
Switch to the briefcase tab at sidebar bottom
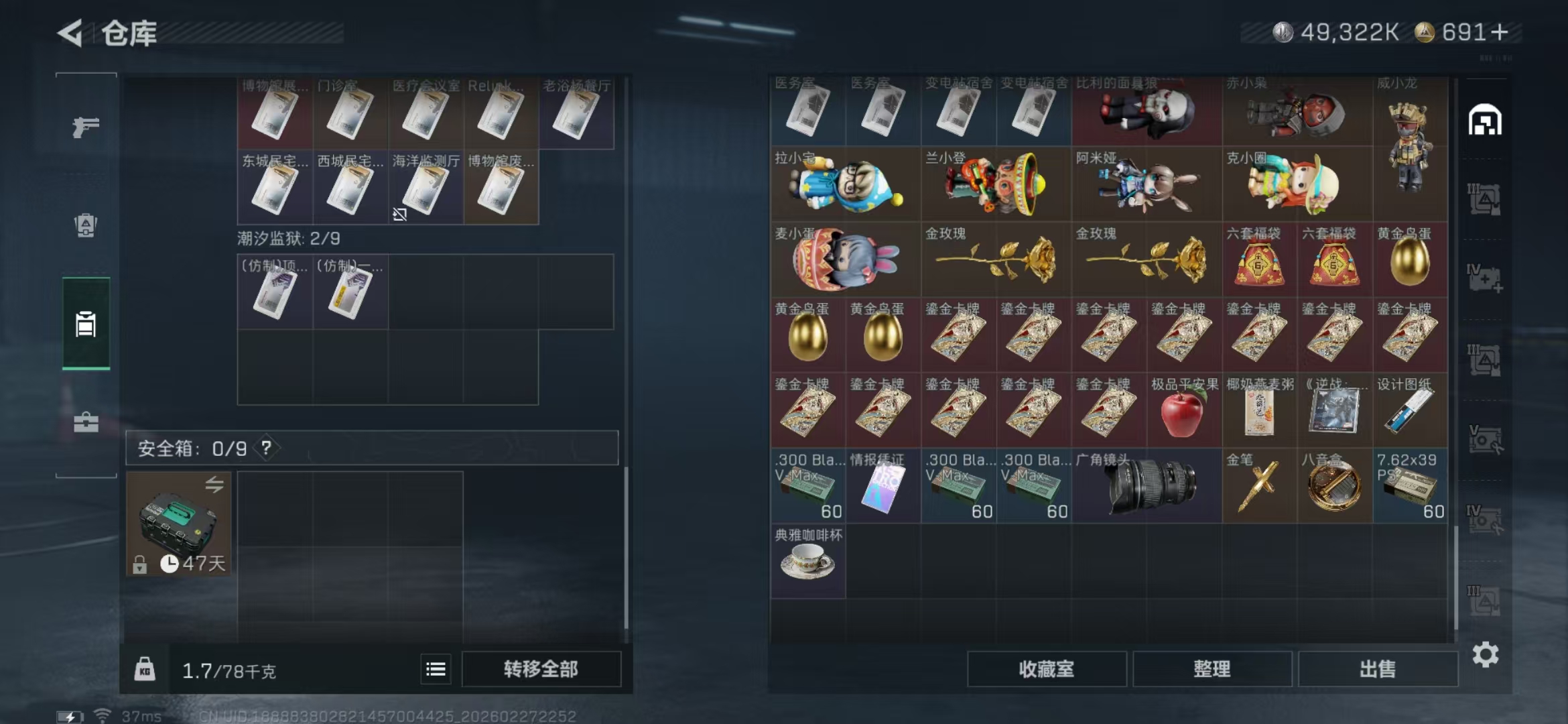click(x=84, y=422)
